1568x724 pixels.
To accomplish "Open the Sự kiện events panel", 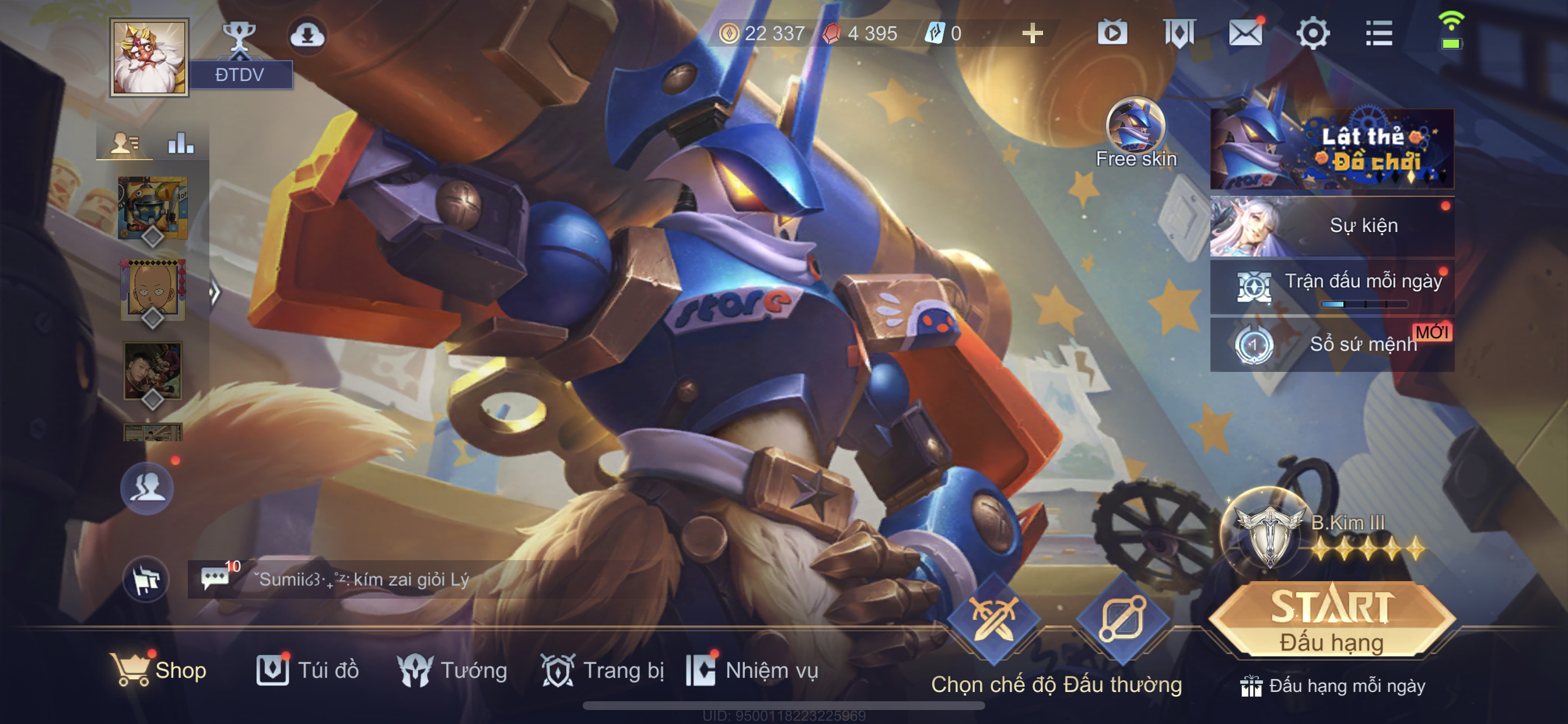I will point(1332,226).
